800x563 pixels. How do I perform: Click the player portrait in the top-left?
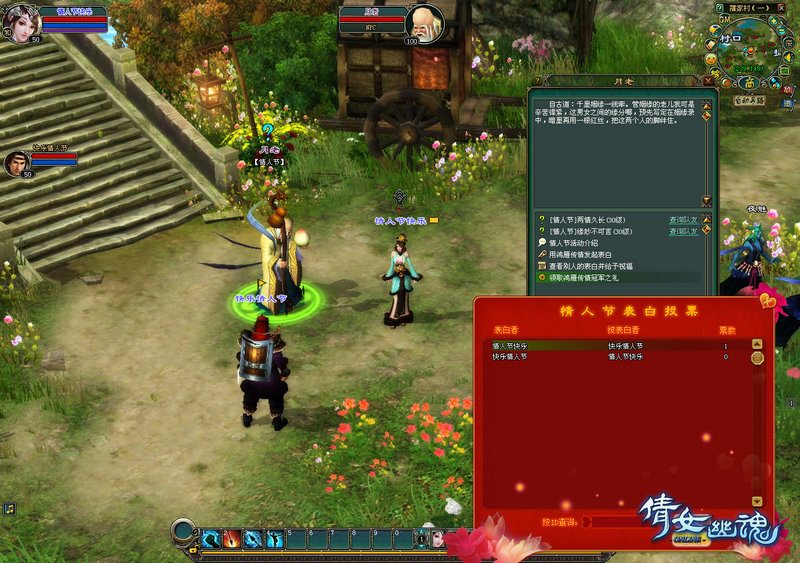point(19,22)
